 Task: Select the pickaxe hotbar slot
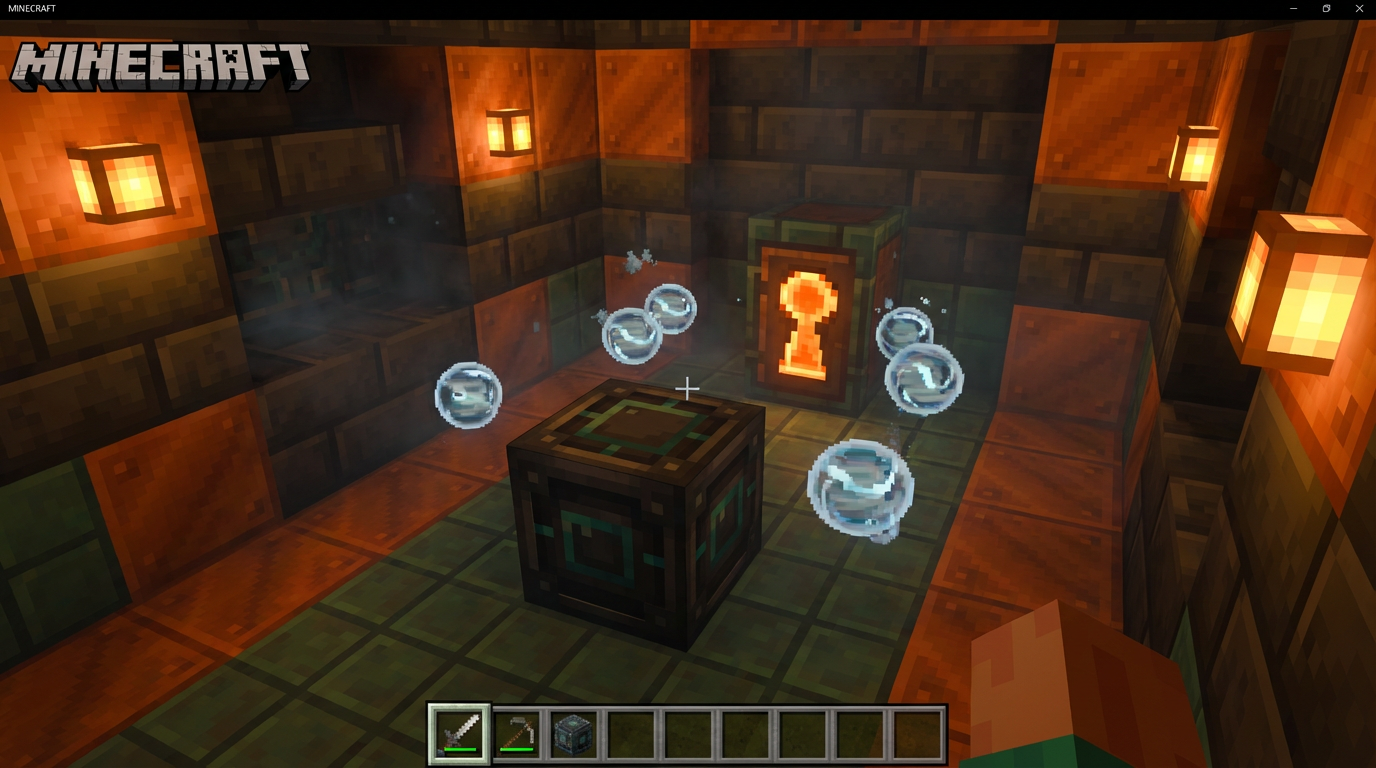pyautogui.click(x=517, y=733)
